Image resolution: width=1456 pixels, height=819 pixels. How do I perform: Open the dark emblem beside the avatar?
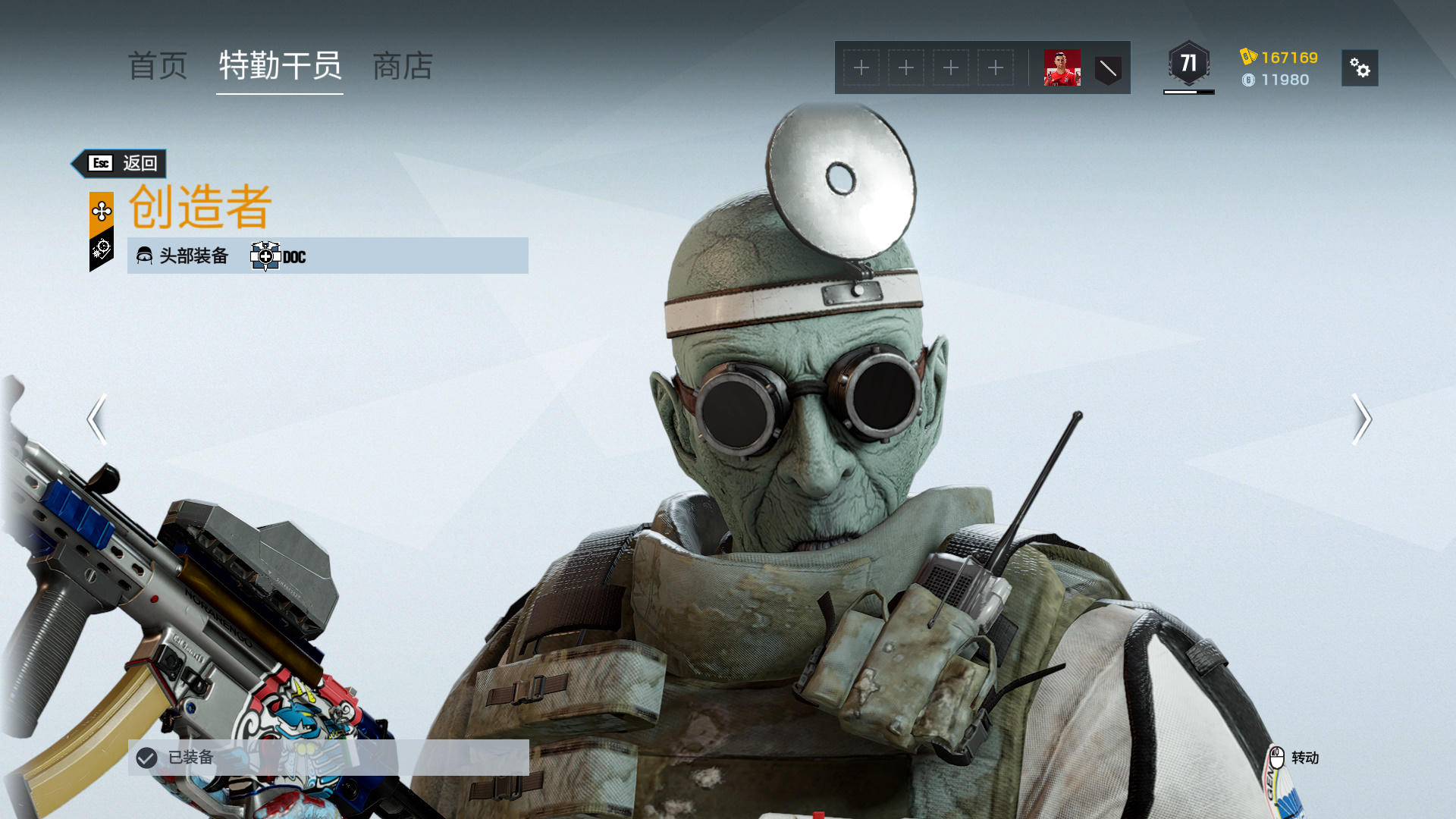pyautogui.click(x=1108, y=69)
